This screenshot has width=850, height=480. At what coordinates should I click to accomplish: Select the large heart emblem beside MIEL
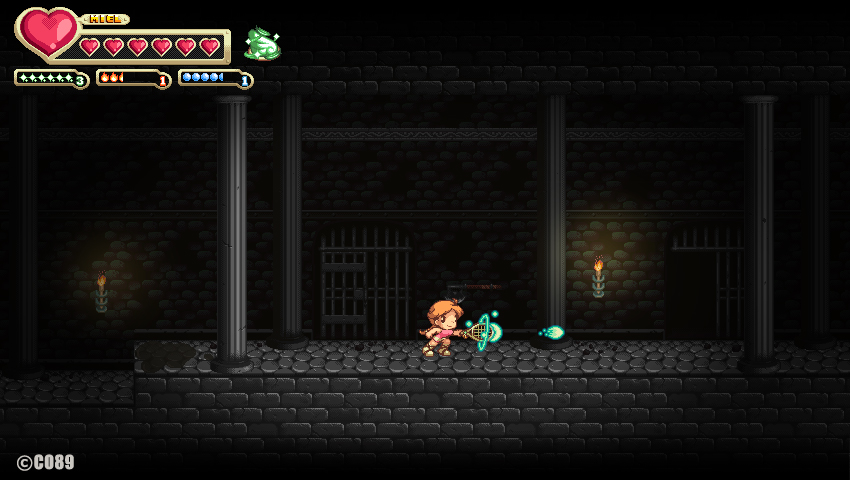coord(46,32)
